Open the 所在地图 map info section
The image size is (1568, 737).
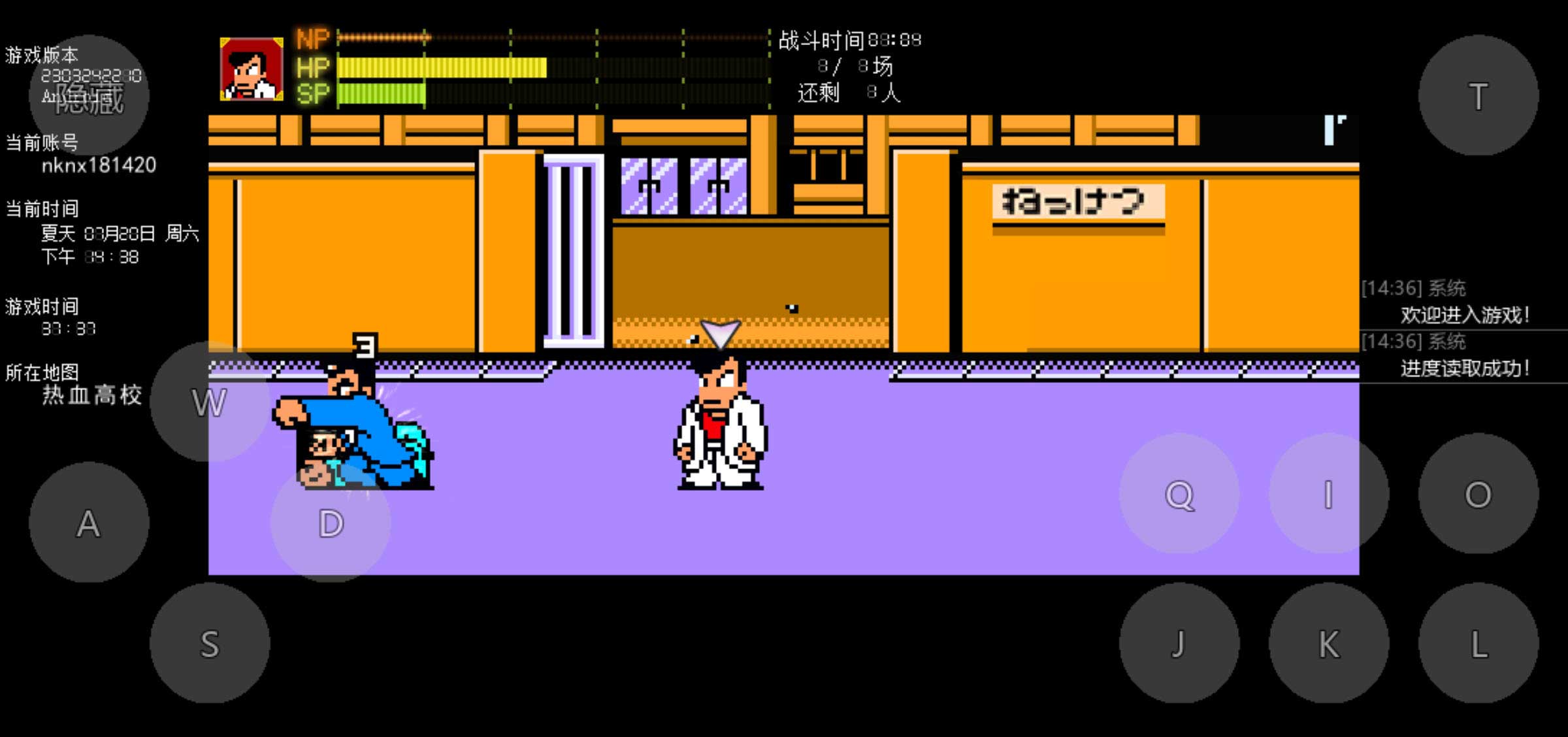point(41,372)
